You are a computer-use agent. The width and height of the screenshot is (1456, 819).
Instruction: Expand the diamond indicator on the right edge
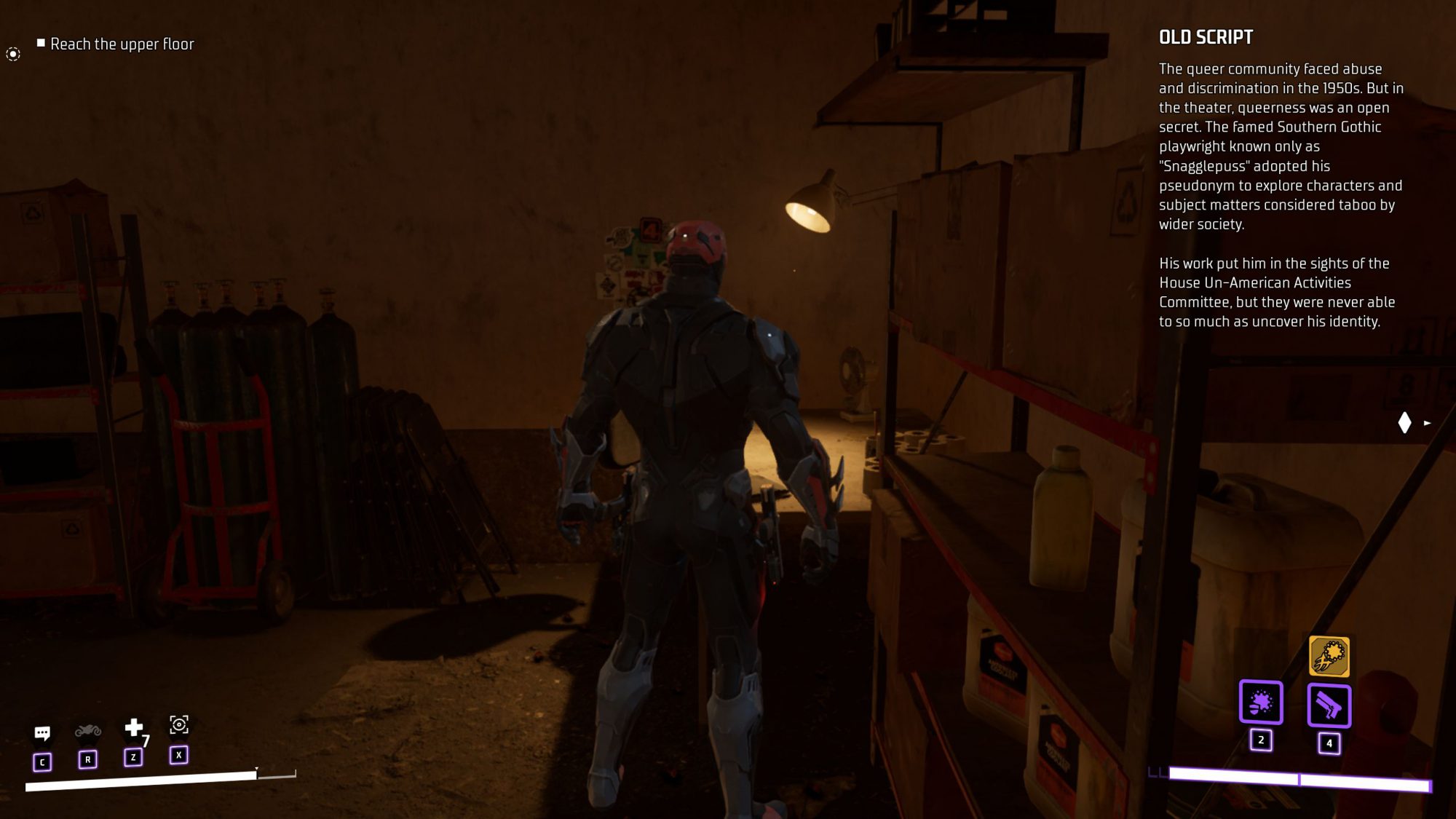click(x=1404, y=422)
